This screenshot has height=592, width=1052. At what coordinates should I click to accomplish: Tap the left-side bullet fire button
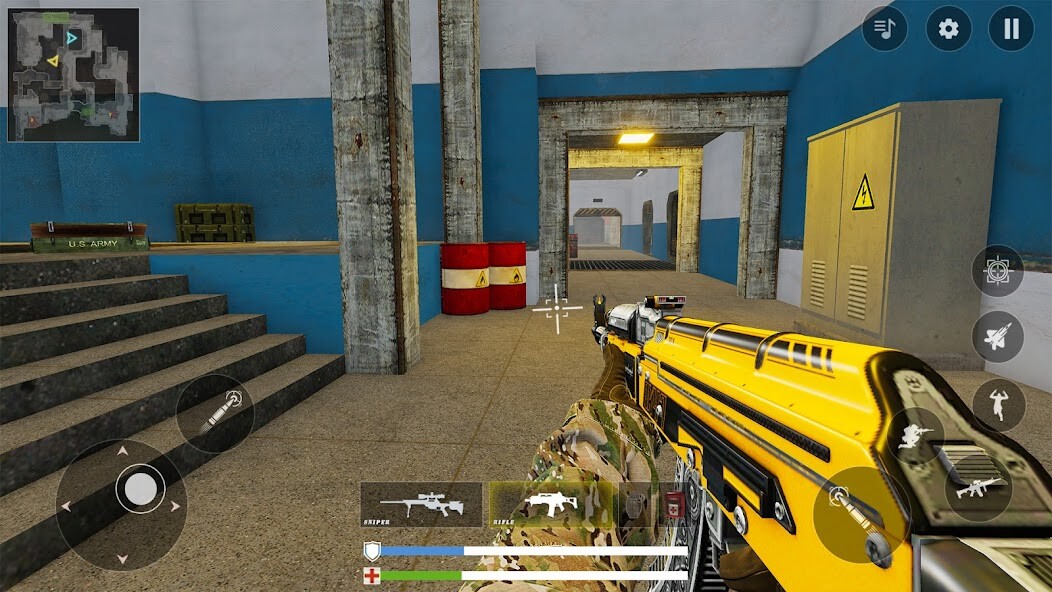[x=214, y=413]
